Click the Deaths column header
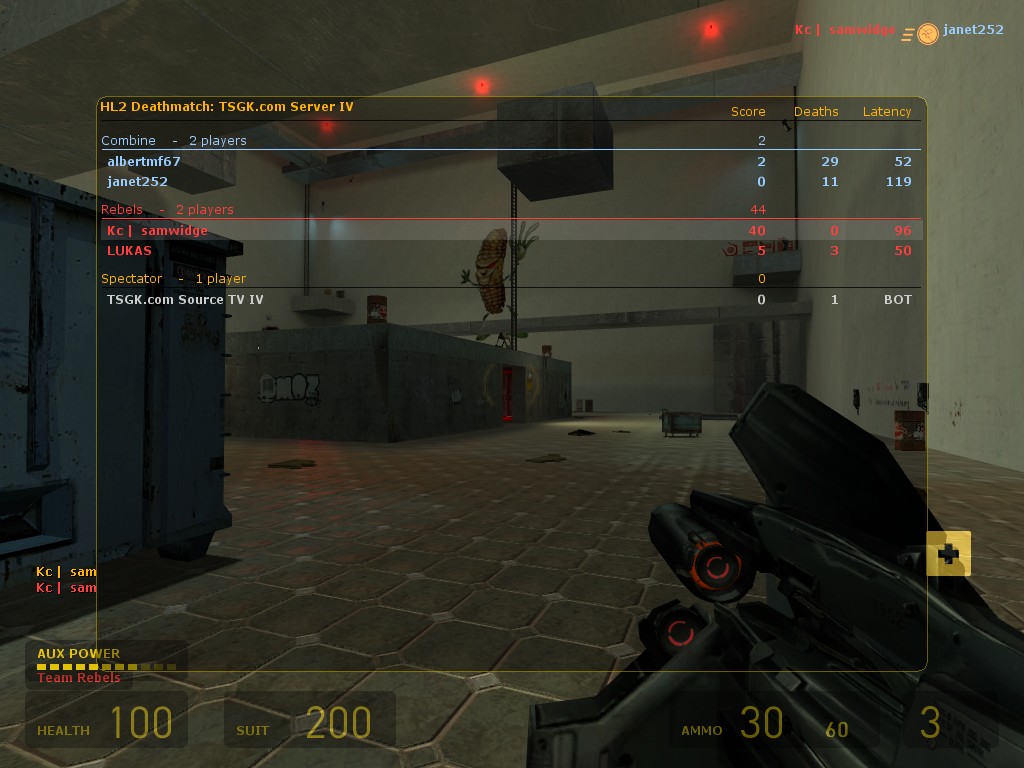This screenshot has width=1024, height=768. click(816, 111)
